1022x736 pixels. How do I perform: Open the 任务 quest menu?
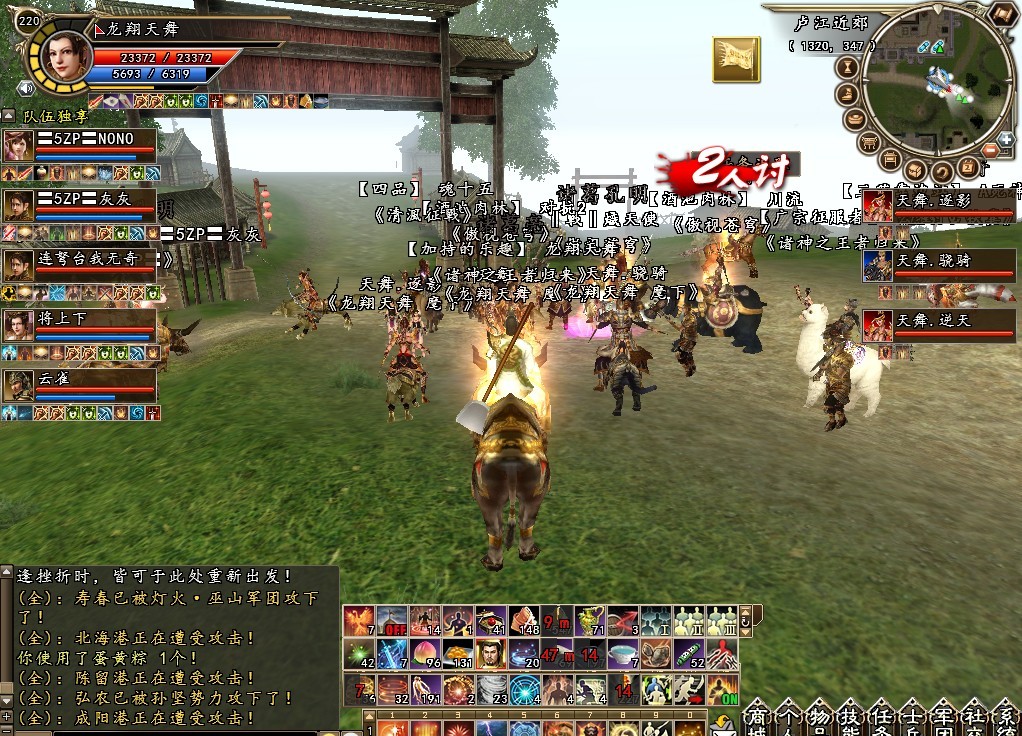[x=881, y=719]
